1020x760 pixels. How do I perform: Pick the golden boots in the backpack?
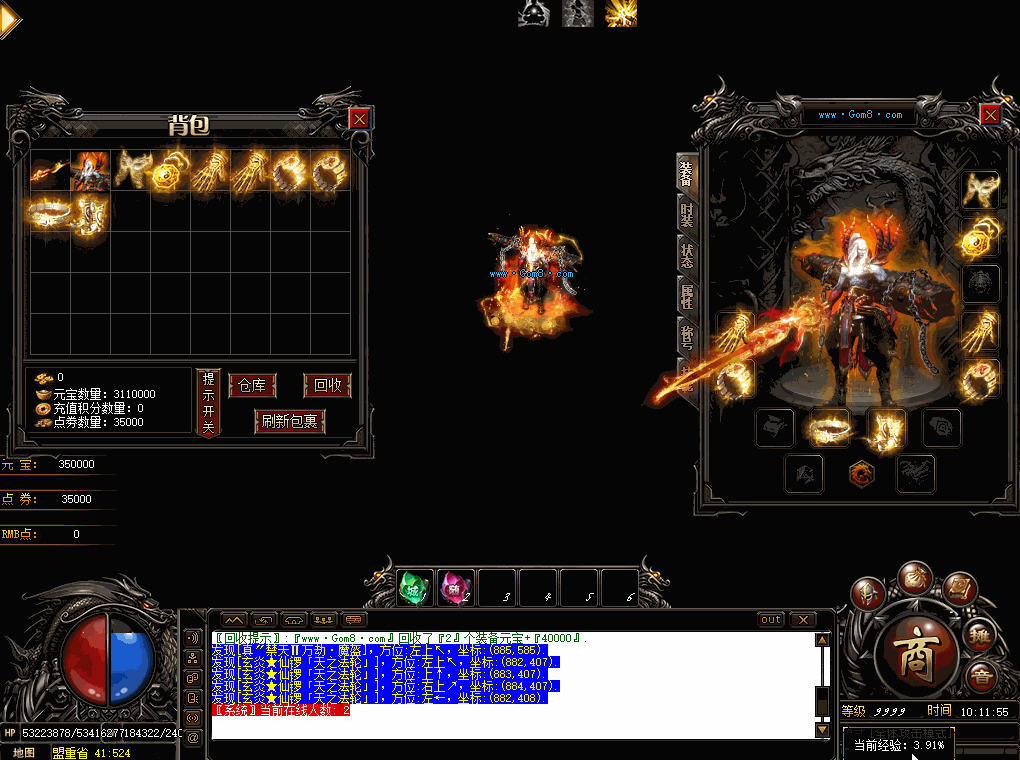tap(91, 212)
